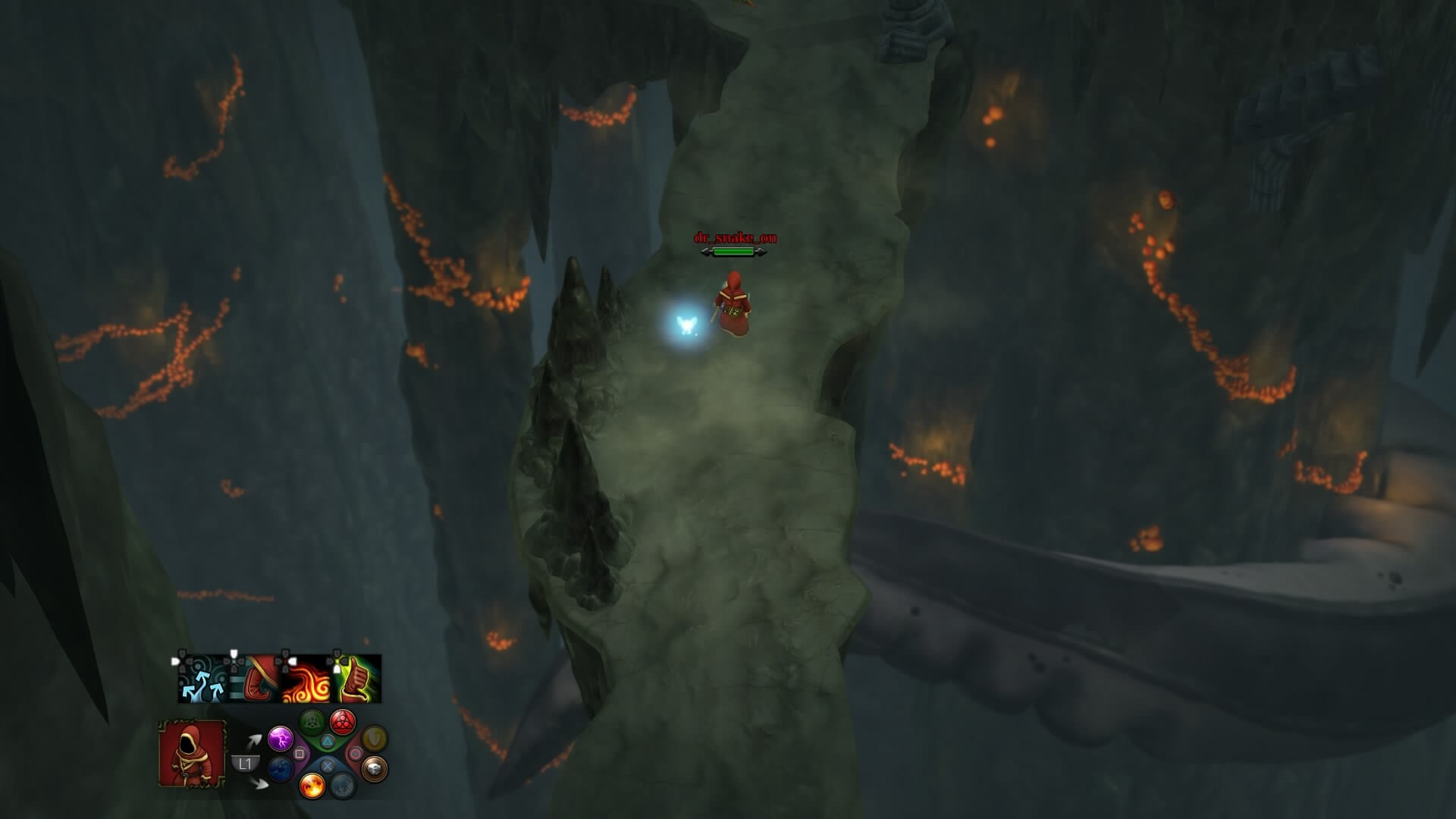Queue the orange fire element orb
The height and width of the screenshot is (819, 1456).
click(312, 785)
